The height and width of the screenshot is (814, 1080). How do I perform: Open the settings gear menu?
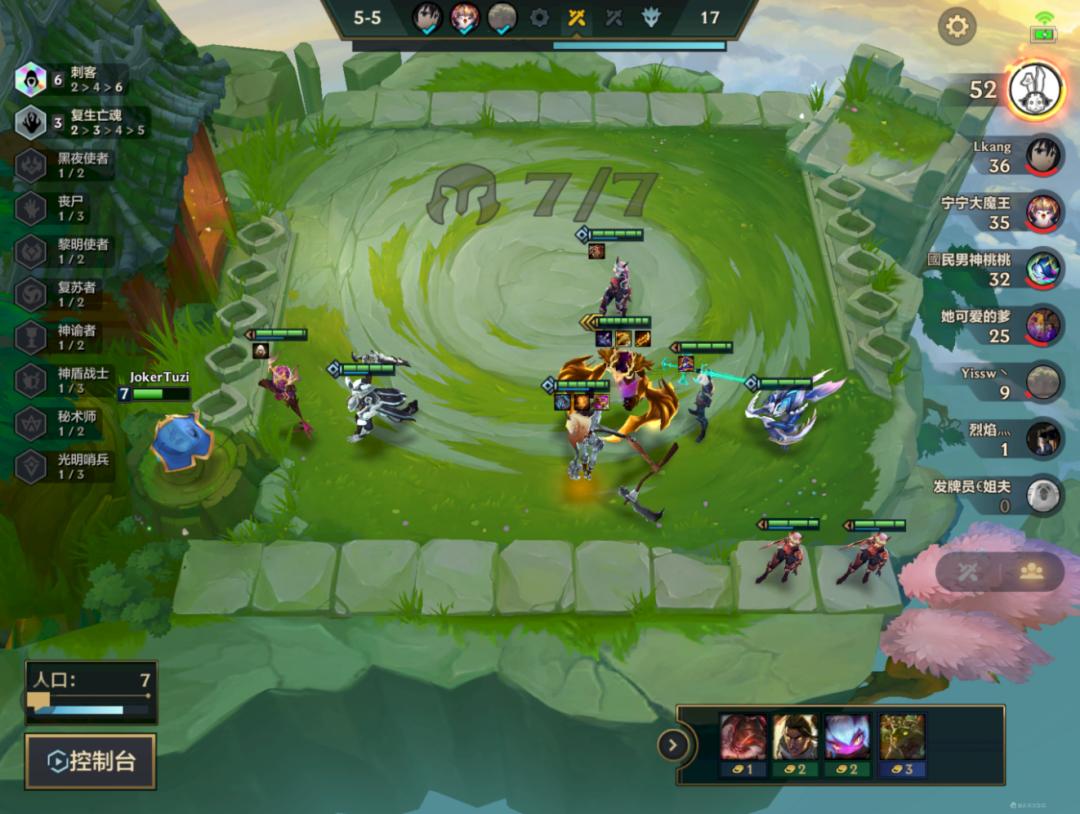[957, 26]
